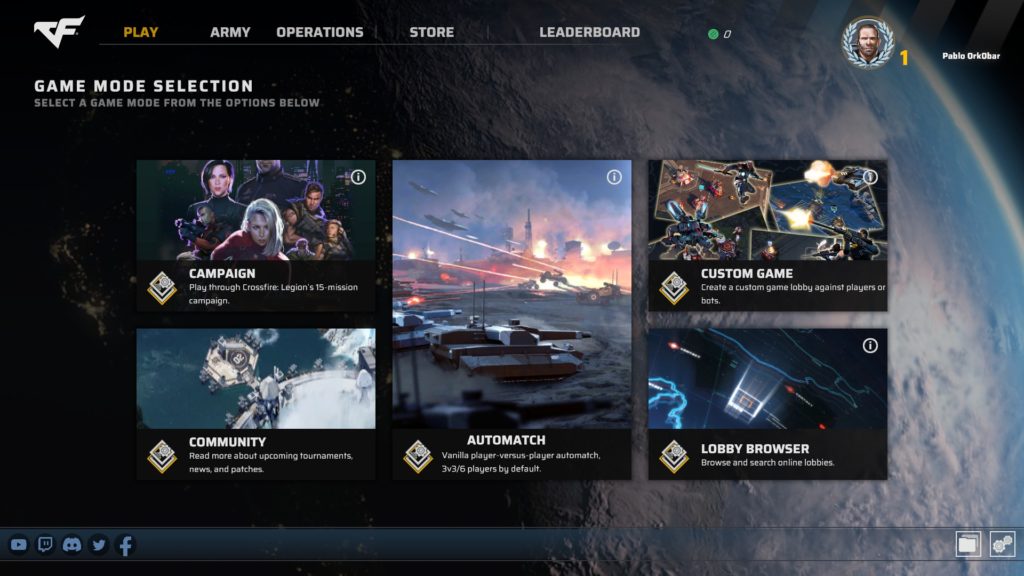Show info for the Campaign mode
Image resolution: width=1024 pixels, height=576 pixels.
click(x=358, y=177)
